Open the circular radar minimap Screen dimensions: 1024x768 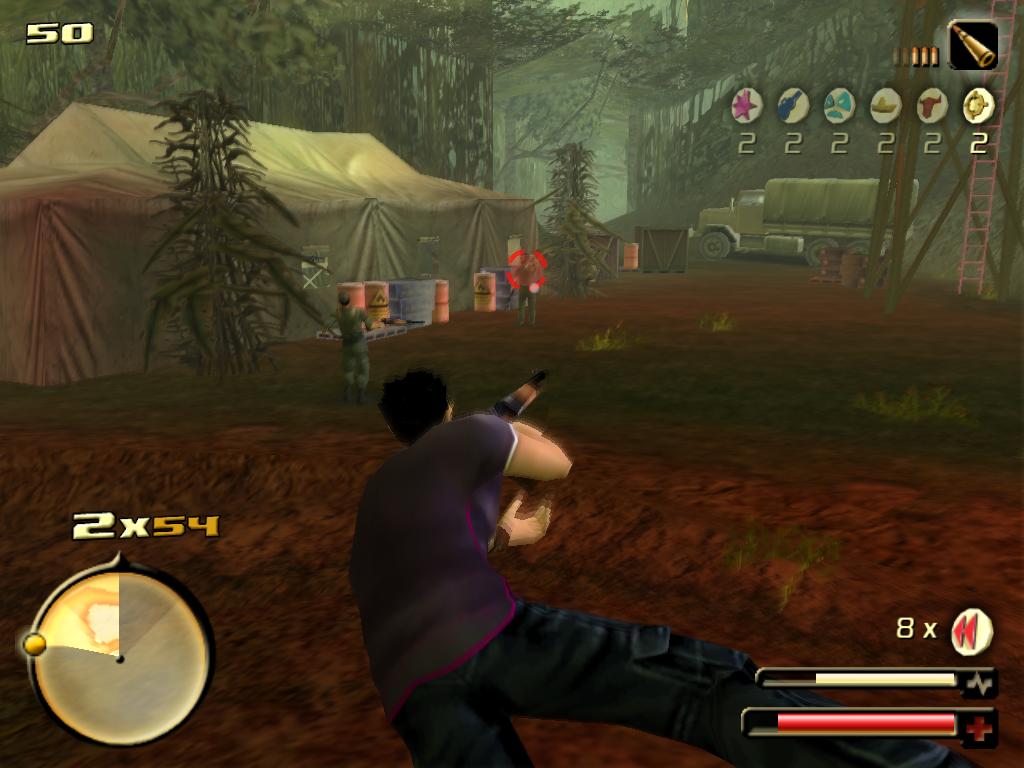pyautogui.click(x=120, y=655)
